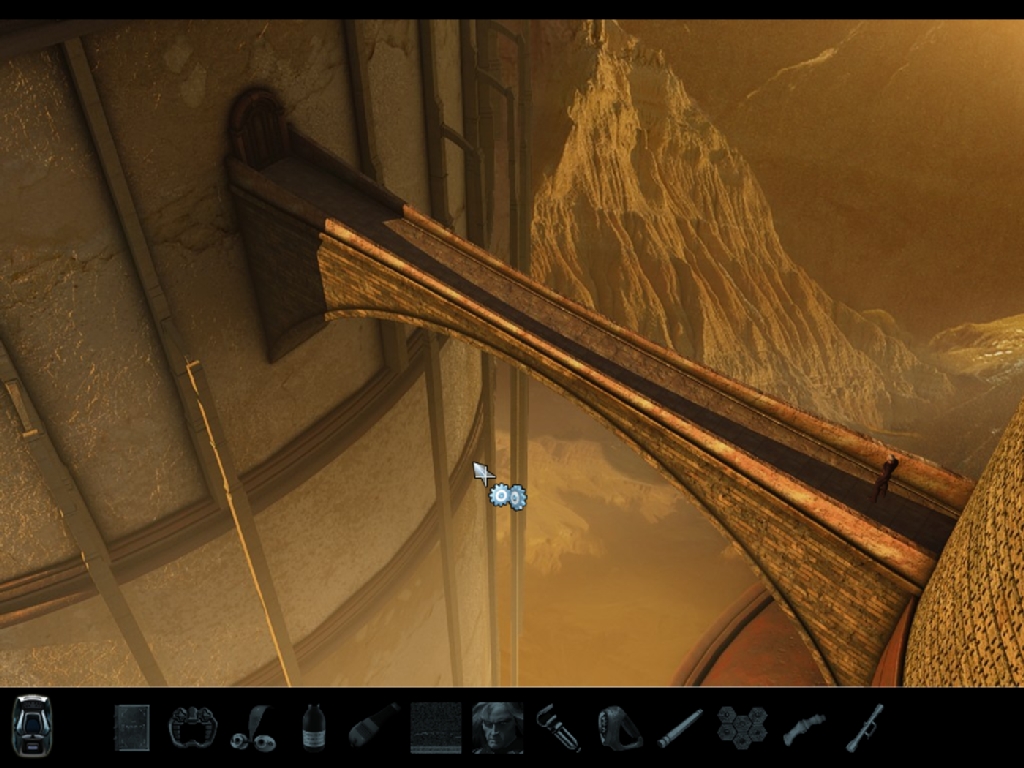Viewport: 1024px width, 768px height.
Task: Pick the metal rod in the inventory
Action: [680, 727]
